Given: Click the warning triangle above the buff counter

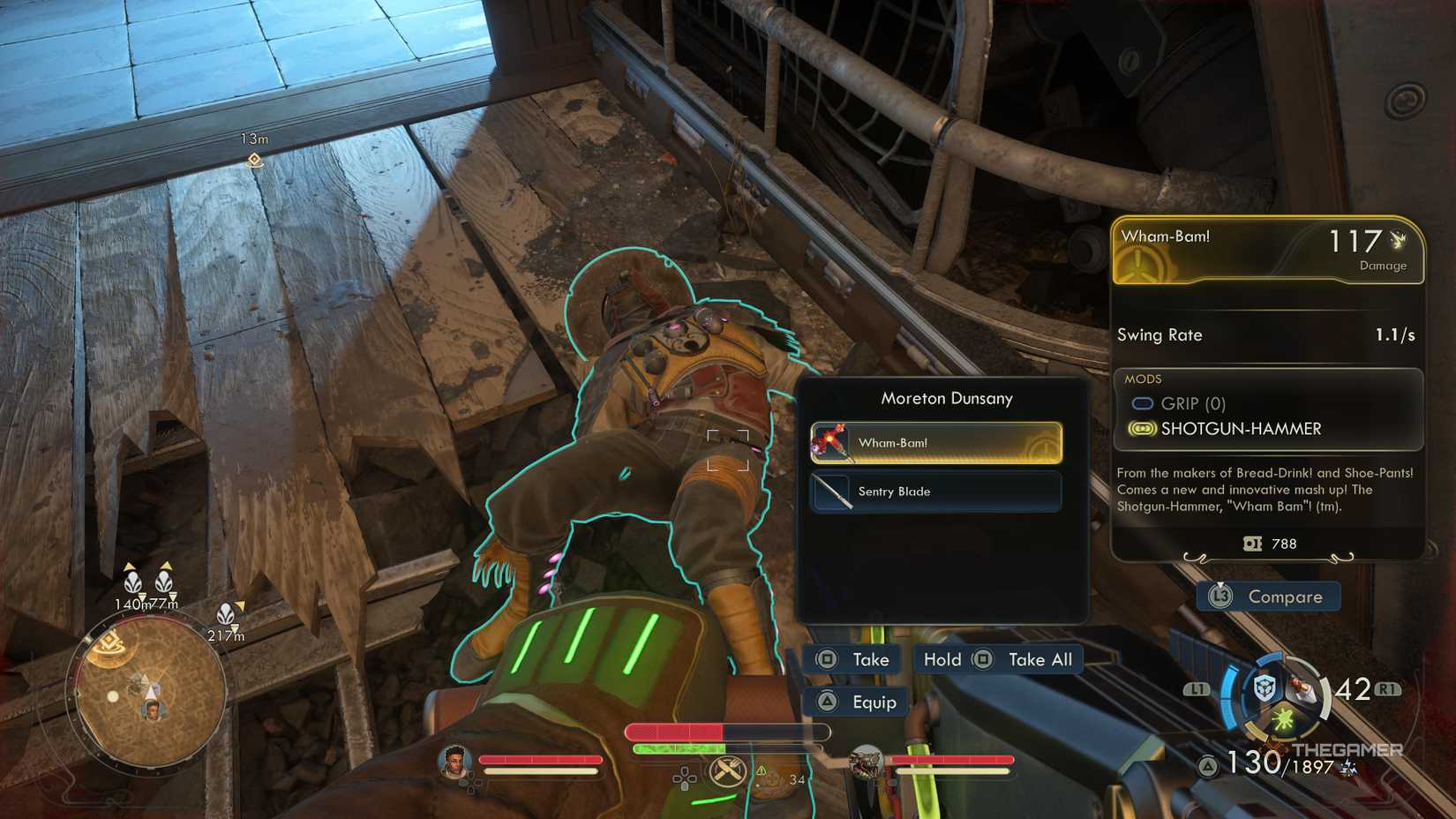Looking at the screenshot, I should coord(761,770).
